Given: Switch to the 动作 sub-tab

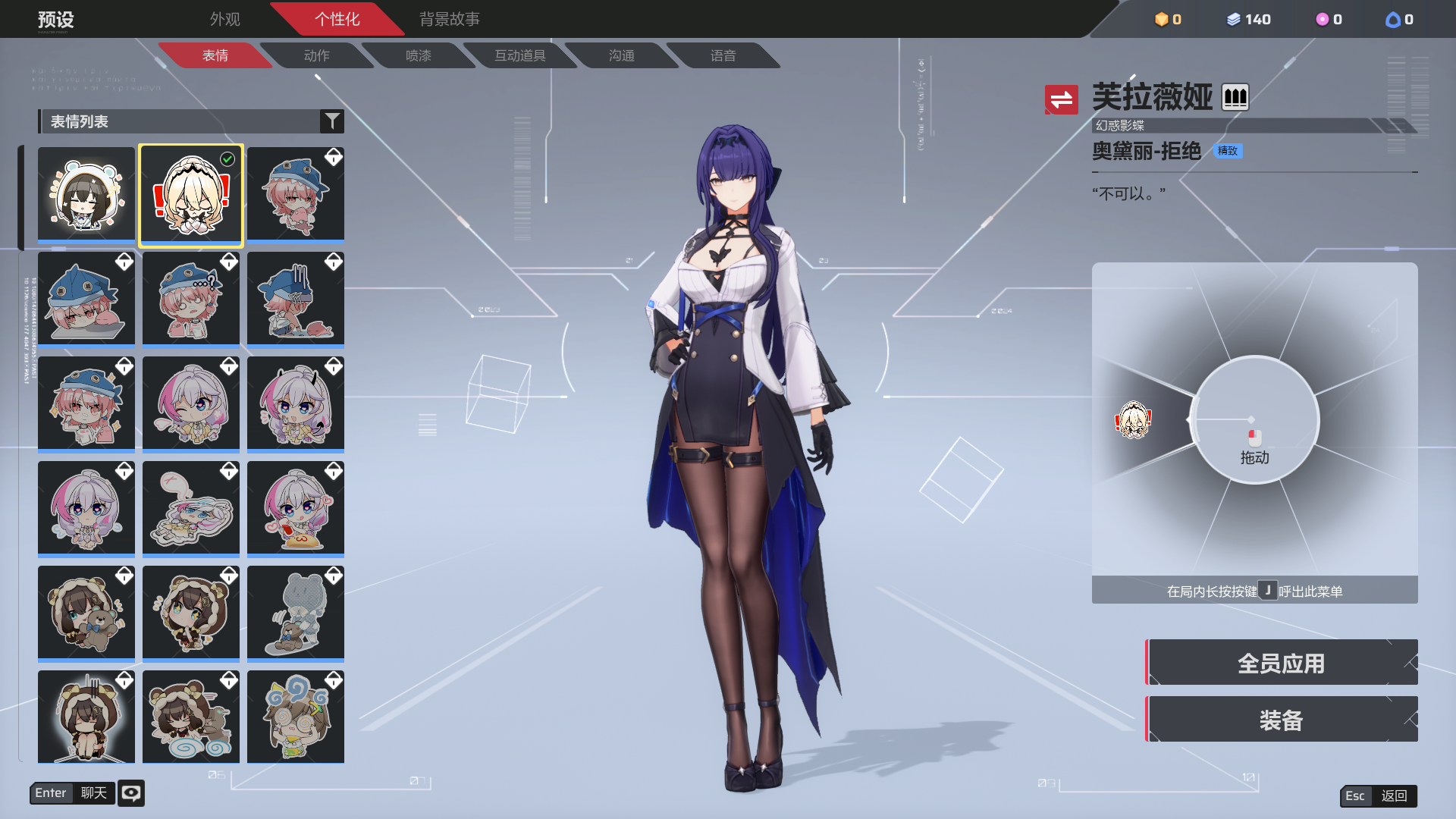Looking at the screenshot, I should (316, 55).
